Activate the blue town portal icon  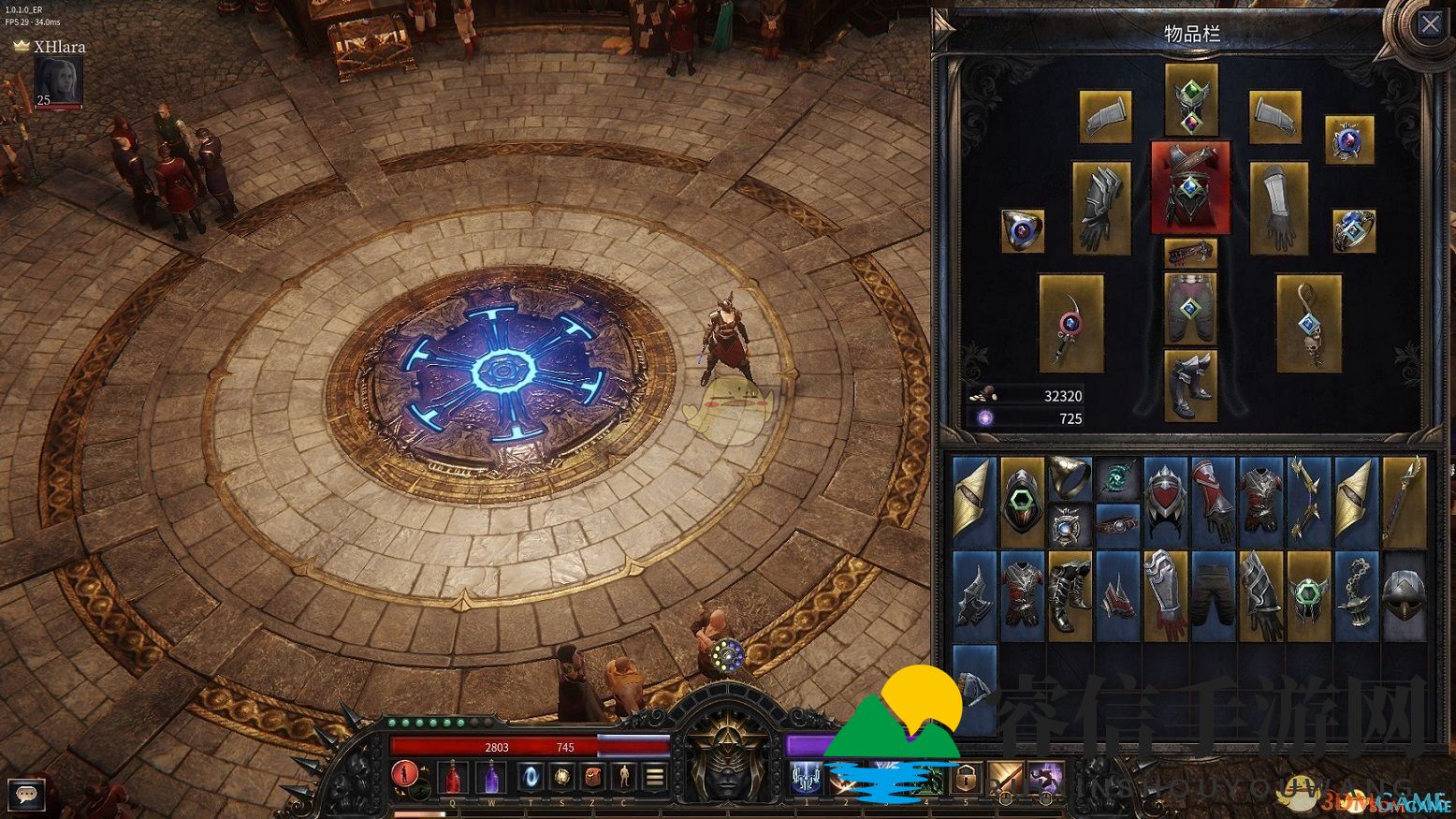tap(530, 776)
